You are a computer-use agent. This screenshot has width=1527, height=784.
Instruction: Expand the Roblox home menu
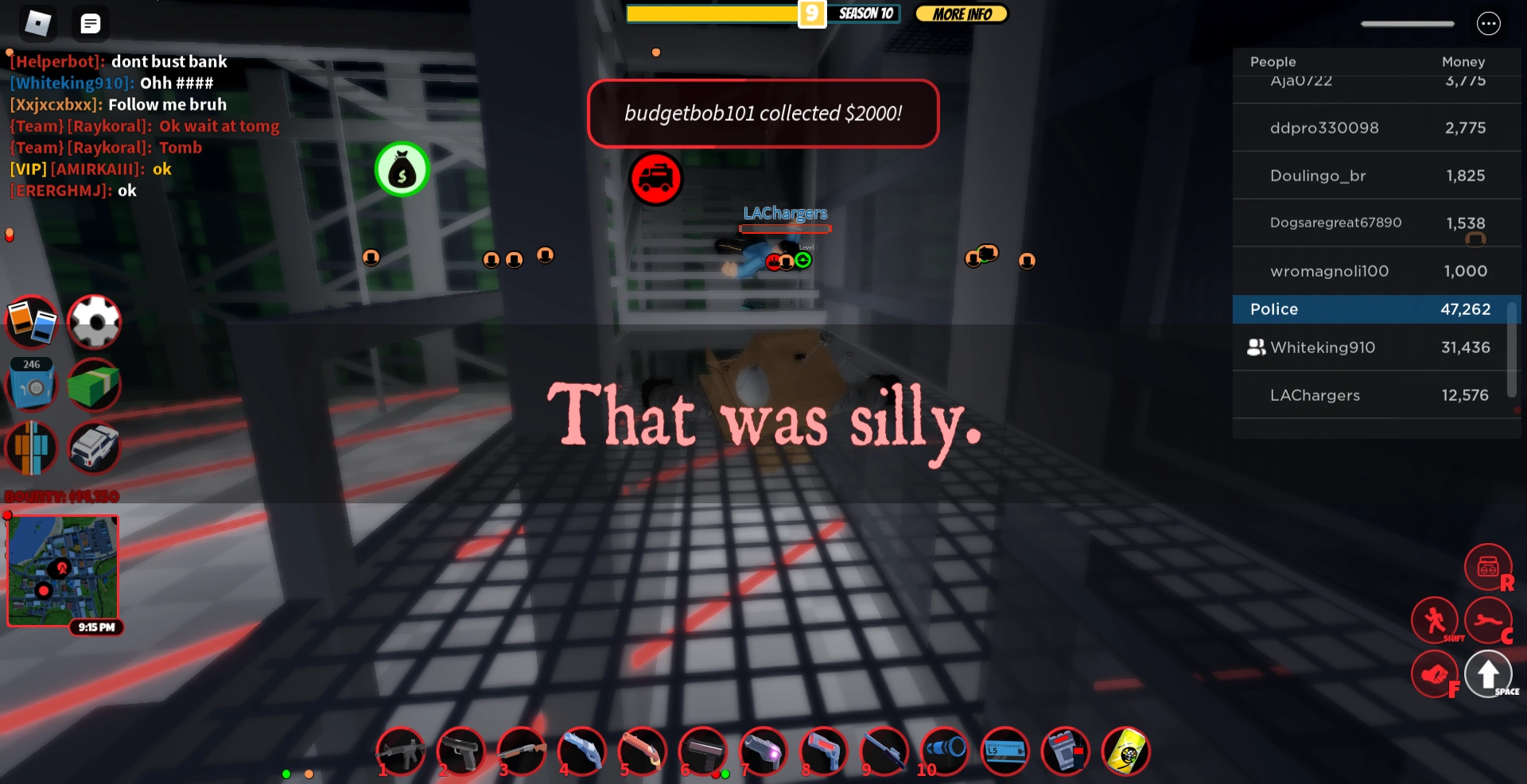pos(38,23)
